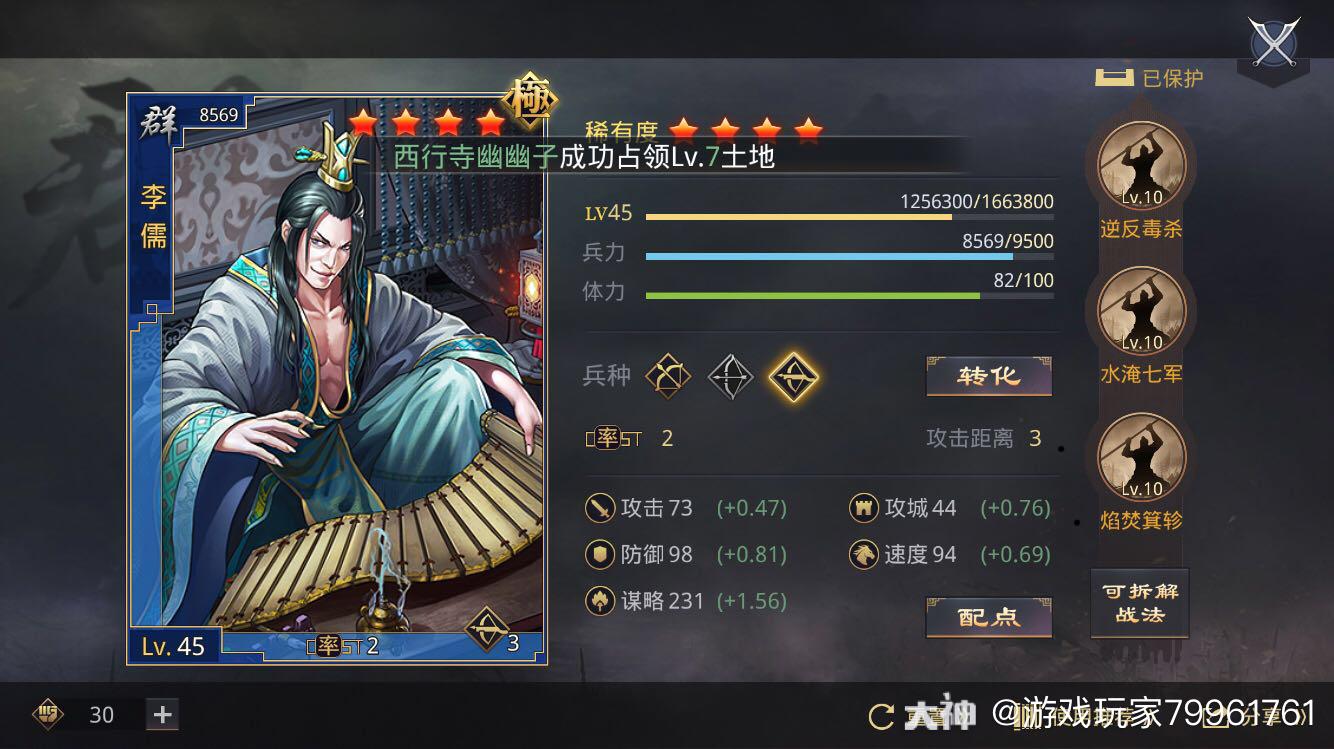Click the crossed swords emblem top right
The height and width of the screenshot is (749, 1334).
(x=1272, y=44)
